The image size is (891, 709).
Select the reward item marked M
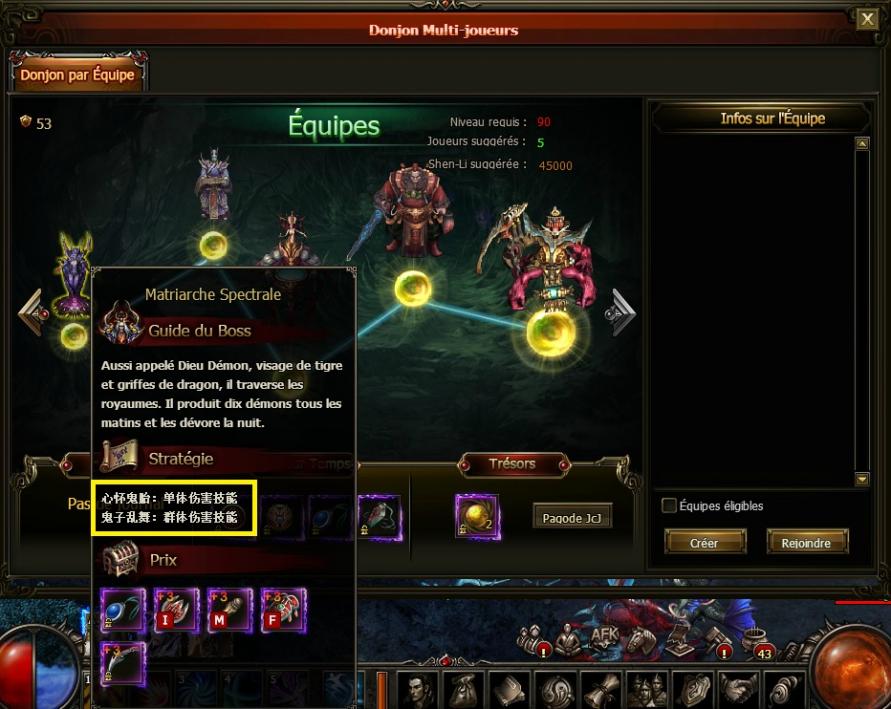229,610
